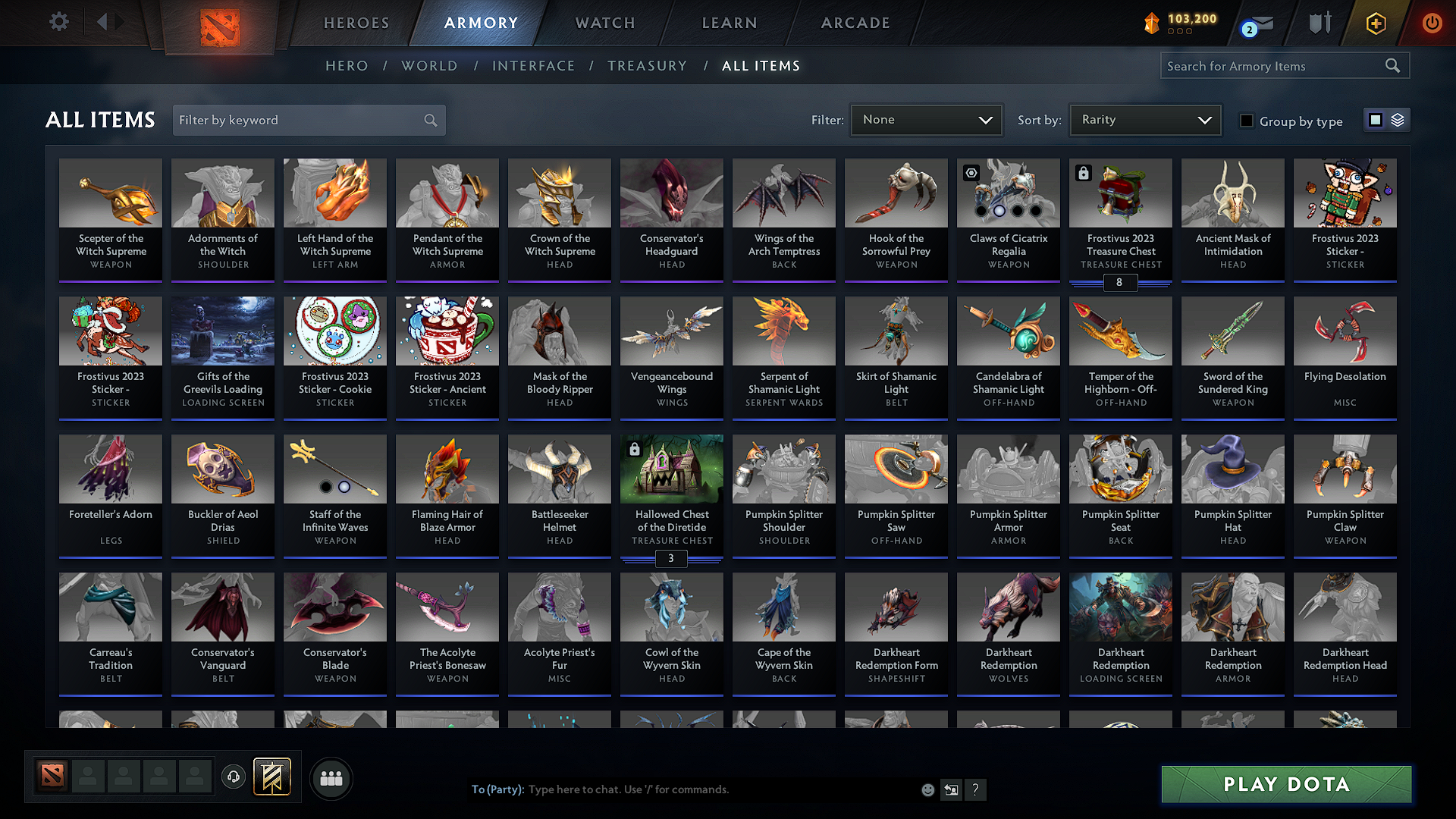Click the magnifying glass in the keyword filter

pyautogui.click(x=429, y=120)
